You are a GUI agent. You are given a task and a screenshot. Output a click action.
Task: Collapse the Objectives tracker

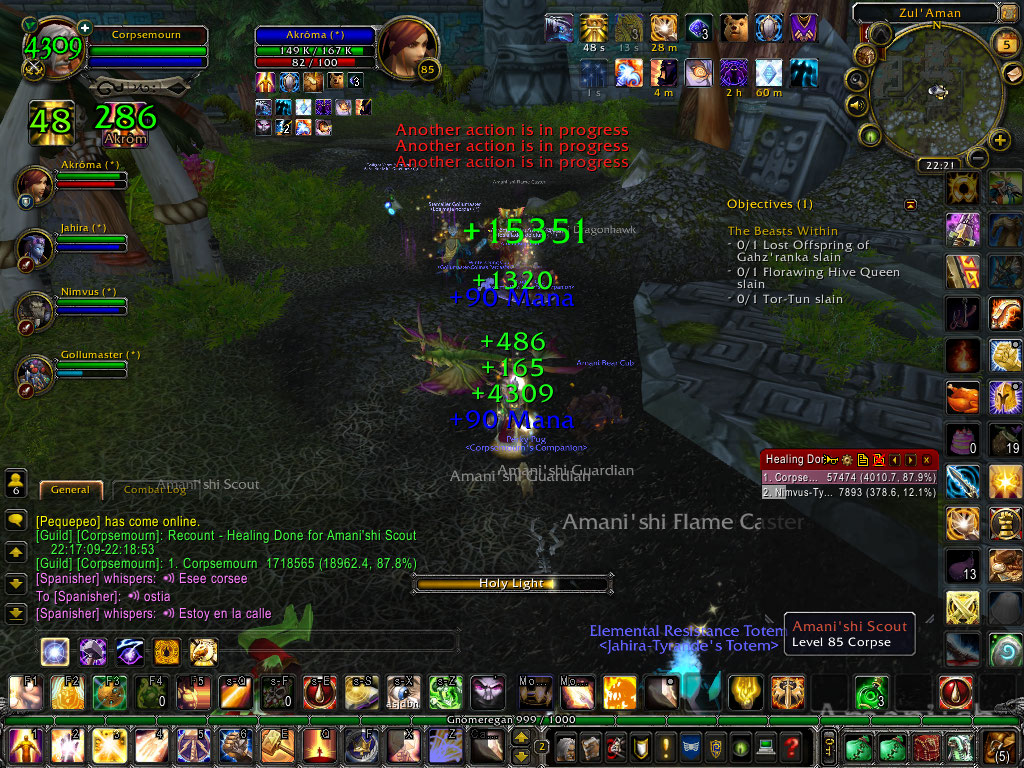coord(911,204)
